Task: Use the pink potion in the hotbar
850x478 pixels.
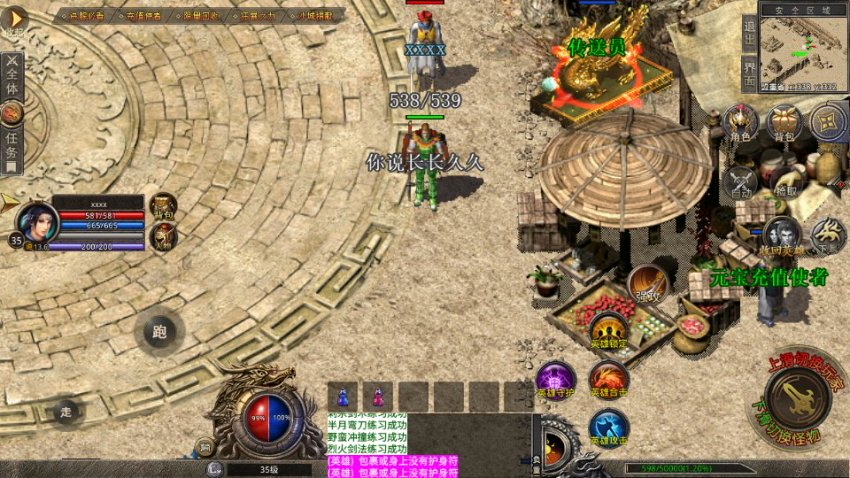Action: (x=378, y=396)
